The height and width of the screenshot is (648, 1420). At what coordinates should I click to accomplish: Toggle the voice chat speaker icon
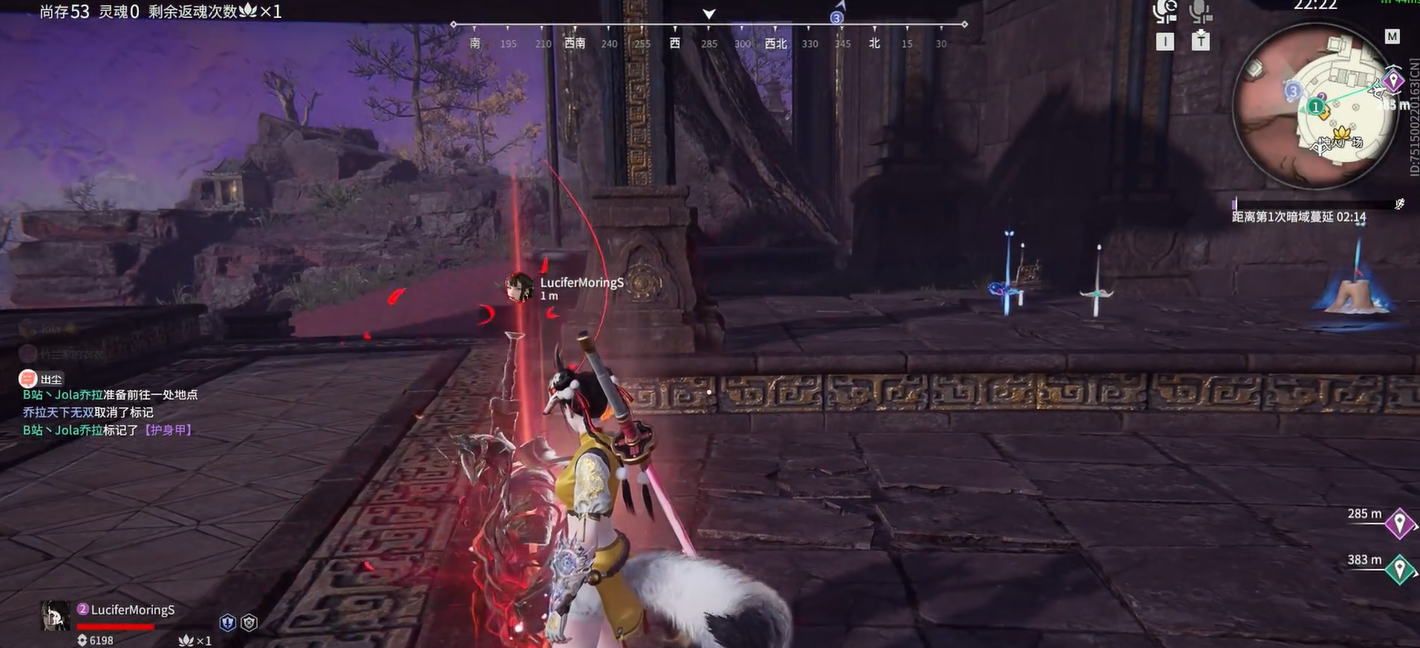point(1165,12)
